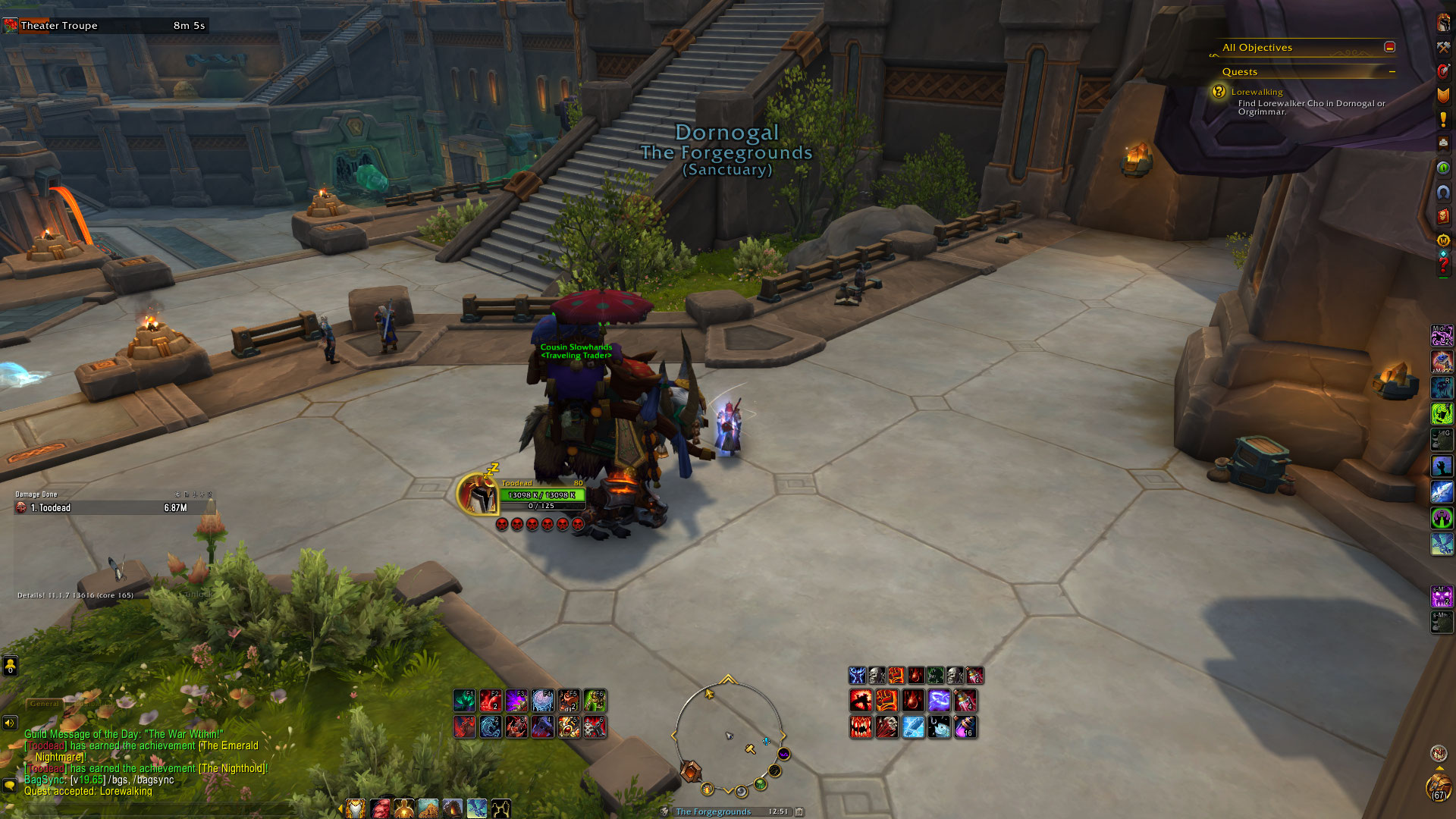
Task: Open the quest log exclamation icon
Action: pos(1443,119)
